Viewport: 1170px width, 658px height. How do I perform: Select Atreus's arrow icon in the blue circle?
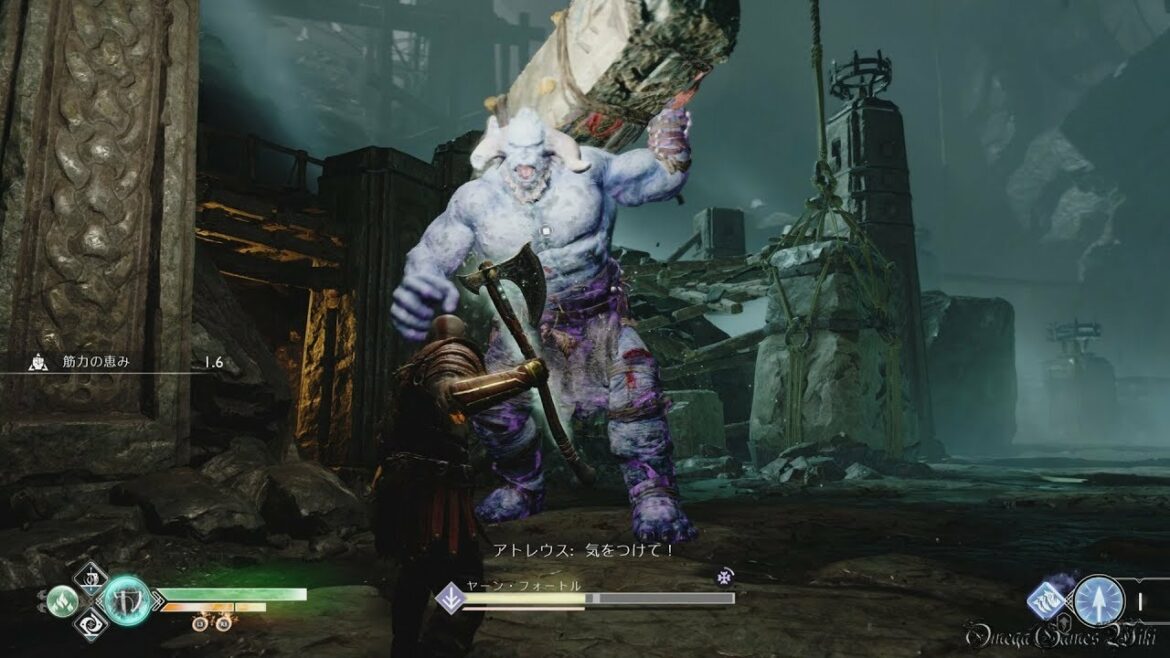1098,600
